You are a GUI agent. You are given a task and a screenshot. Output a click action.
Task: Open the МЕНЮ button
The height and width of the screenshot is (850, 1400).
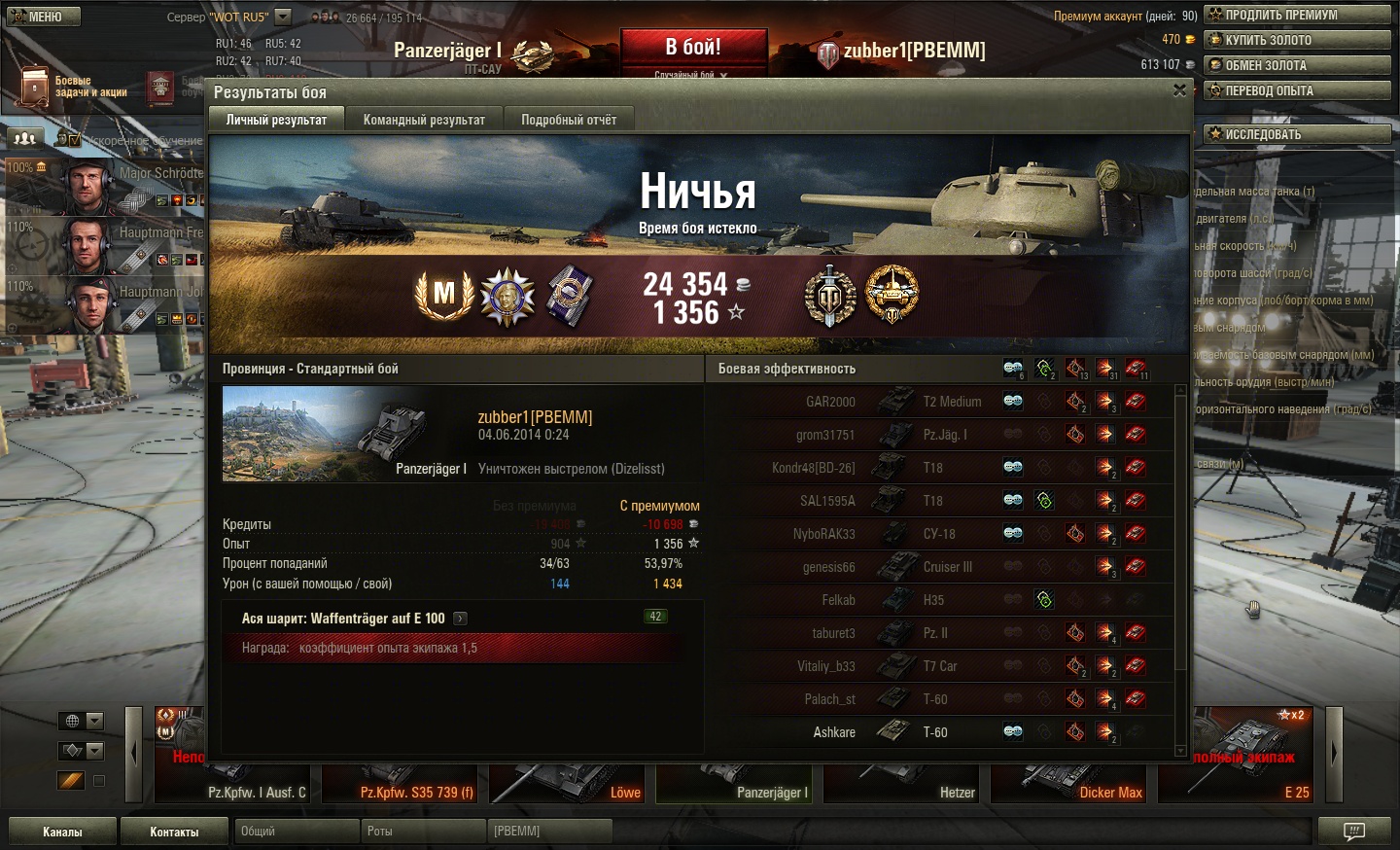point(41,17)
